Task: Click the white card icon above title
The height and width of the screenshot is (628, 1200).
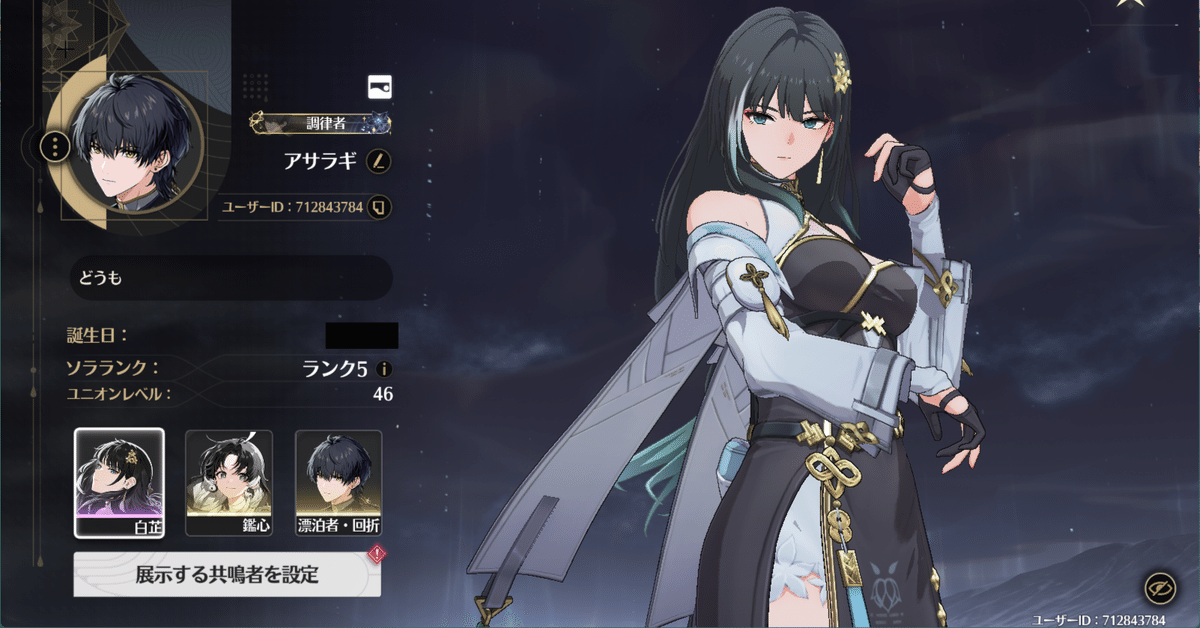Action: click(380, 87)
